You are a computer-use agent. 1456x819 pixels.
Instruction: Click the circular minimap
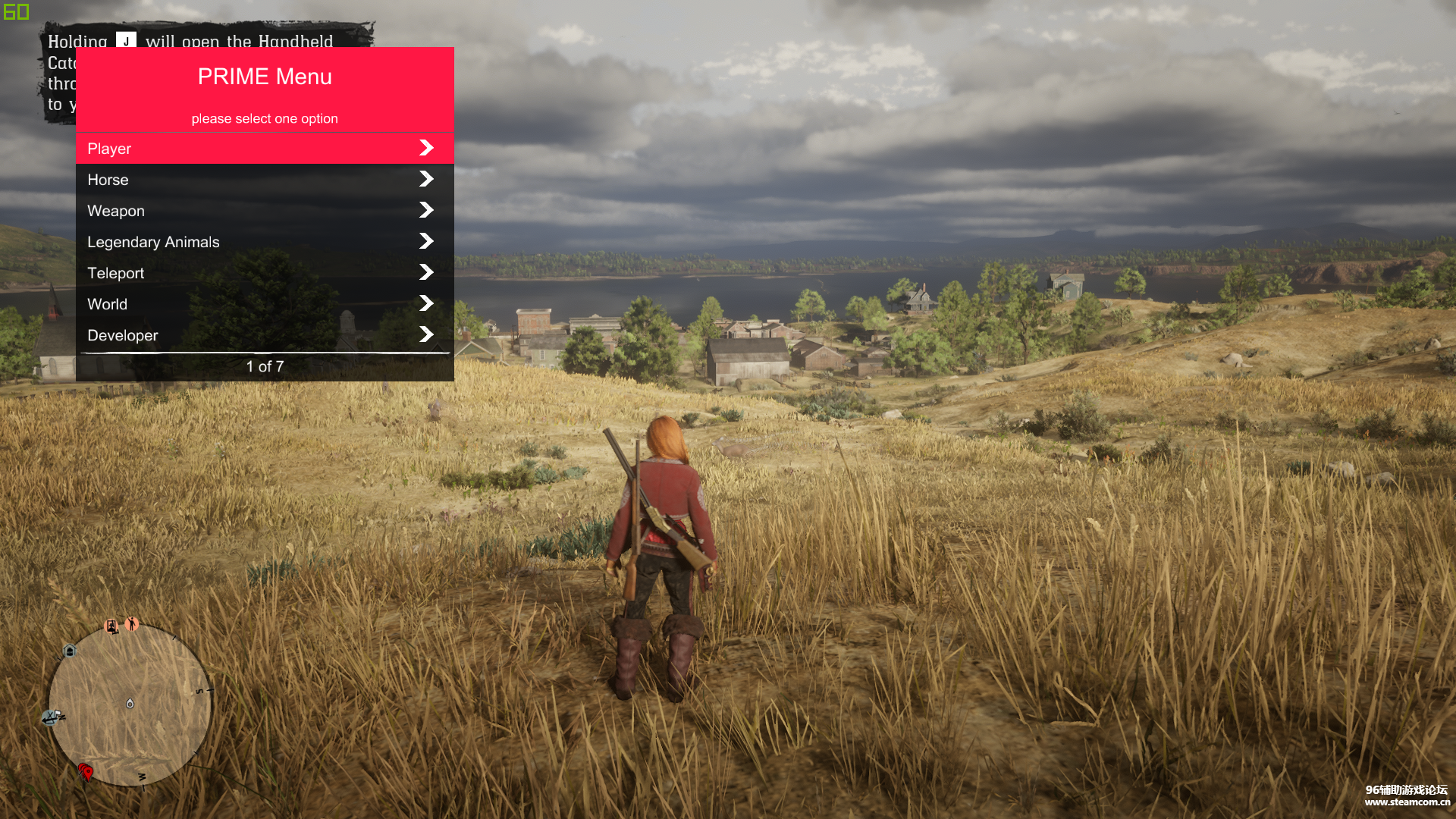pos(130,704)
